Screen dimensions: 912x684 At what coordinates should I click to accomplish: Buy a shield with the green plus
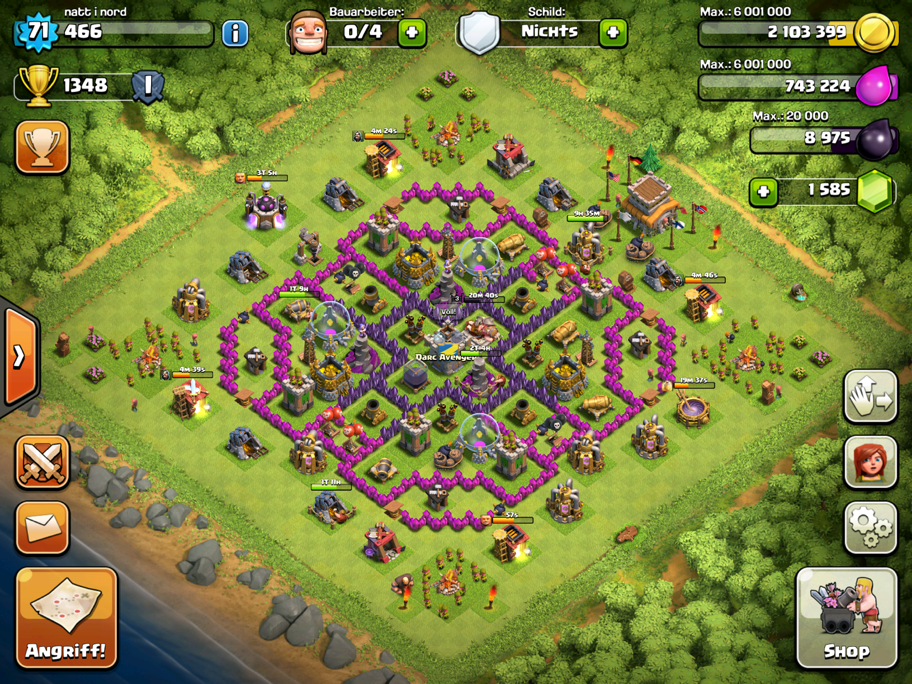click(x=613, y=33)
